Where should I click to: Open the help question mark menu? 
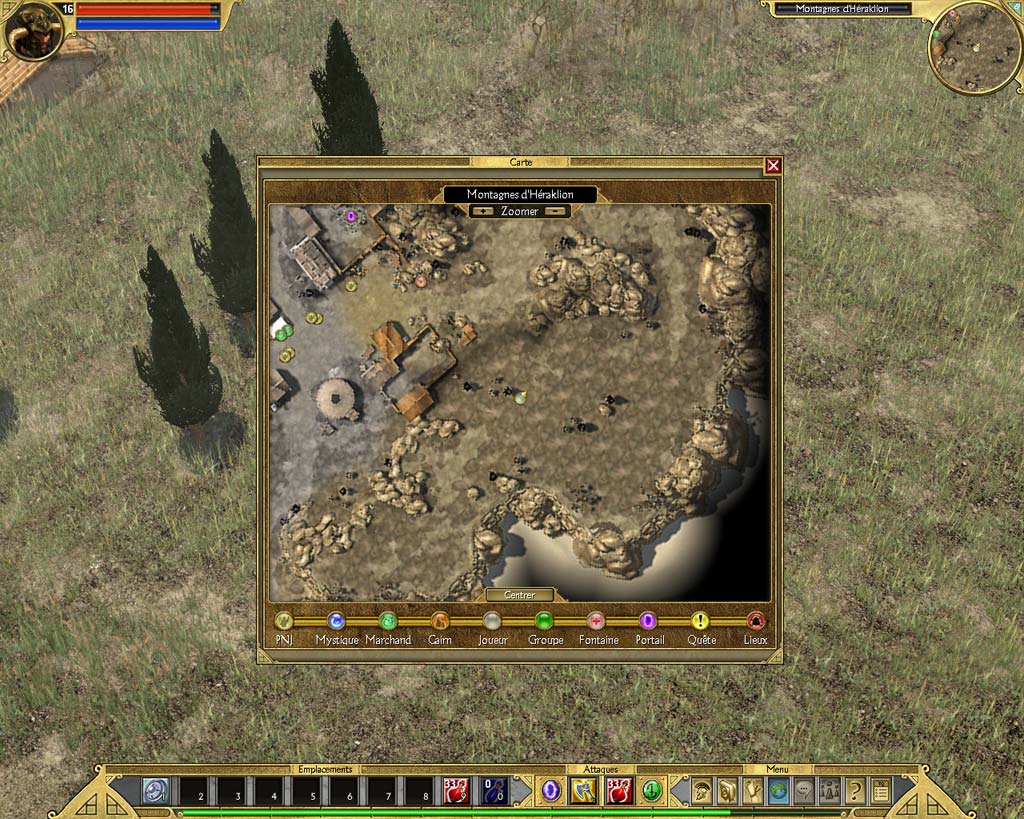pos(855,791)
